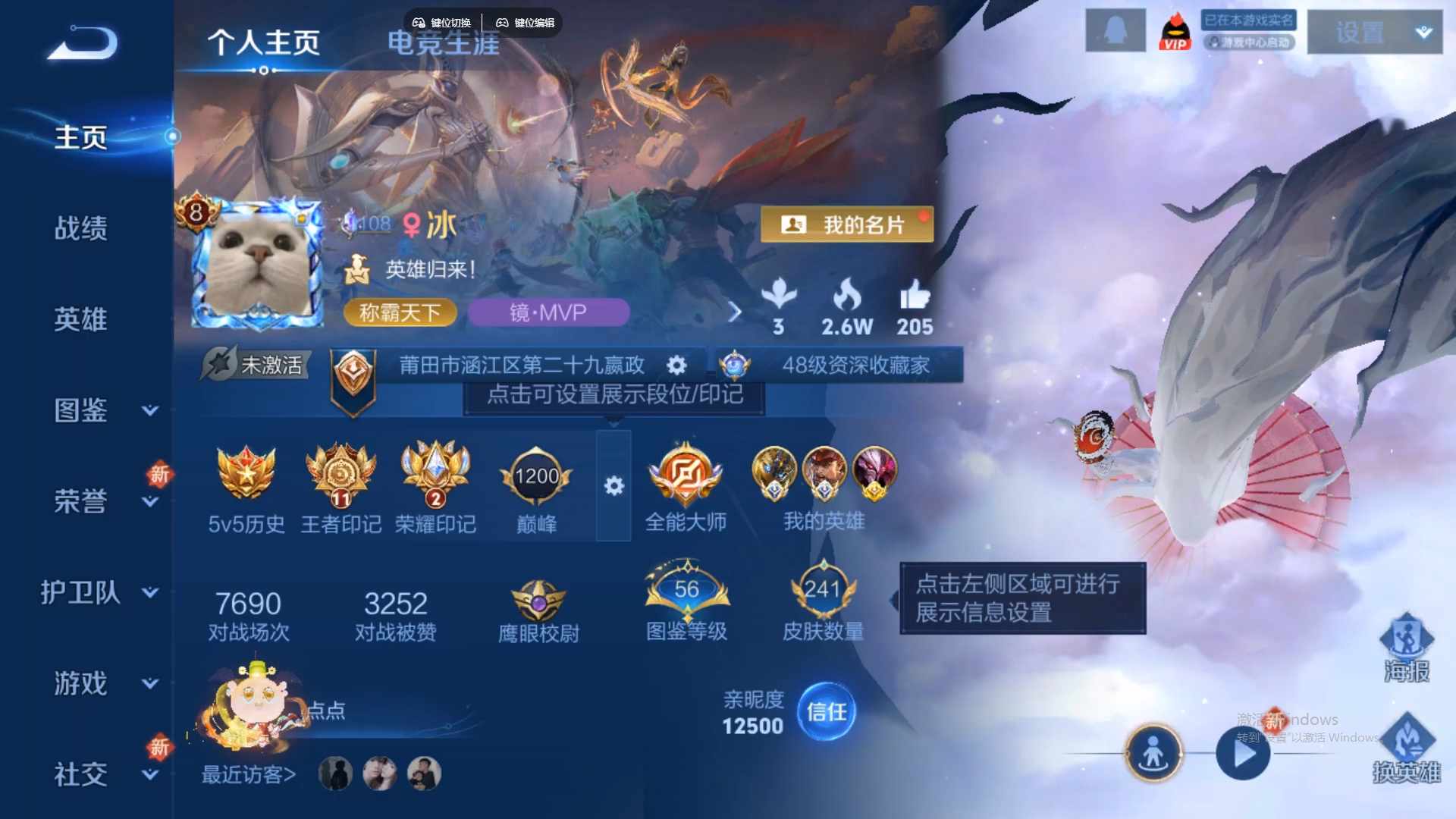Click the 信任 intimacy badge icon
This screenshot has height=819, width=1456.
click(826, 711)
